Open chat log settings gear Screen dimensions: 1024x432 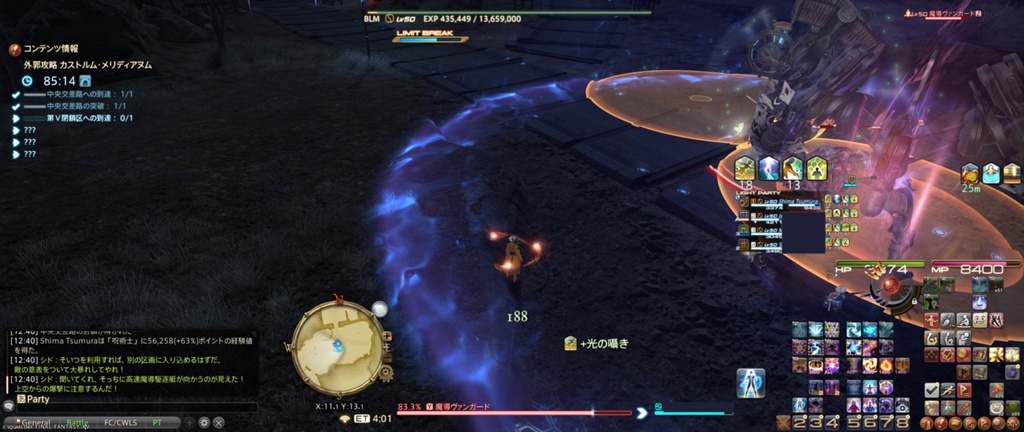pos(204,422)
